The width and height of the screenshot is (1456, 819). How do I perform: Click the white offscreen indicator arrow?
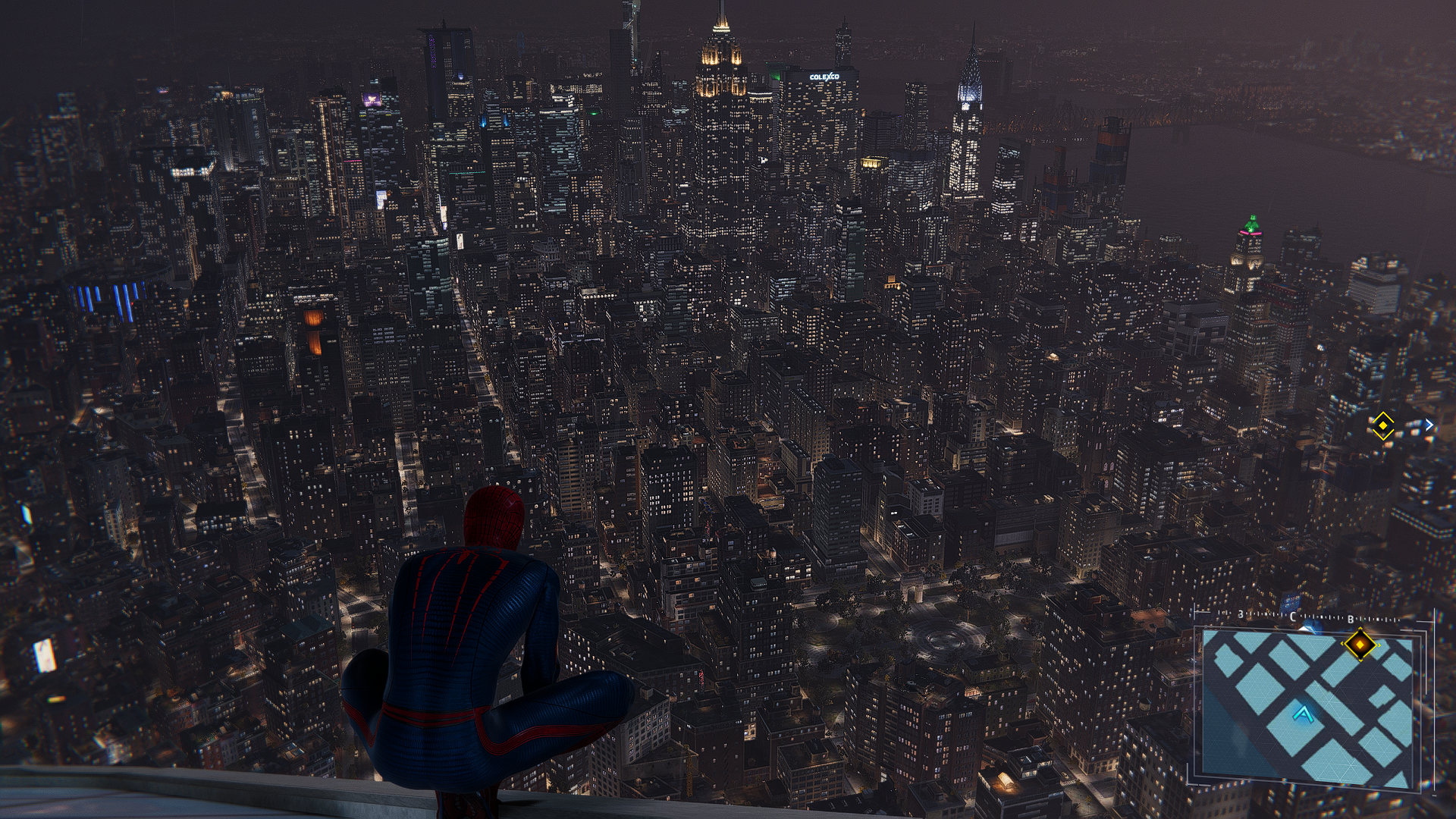pos(1429,425)
